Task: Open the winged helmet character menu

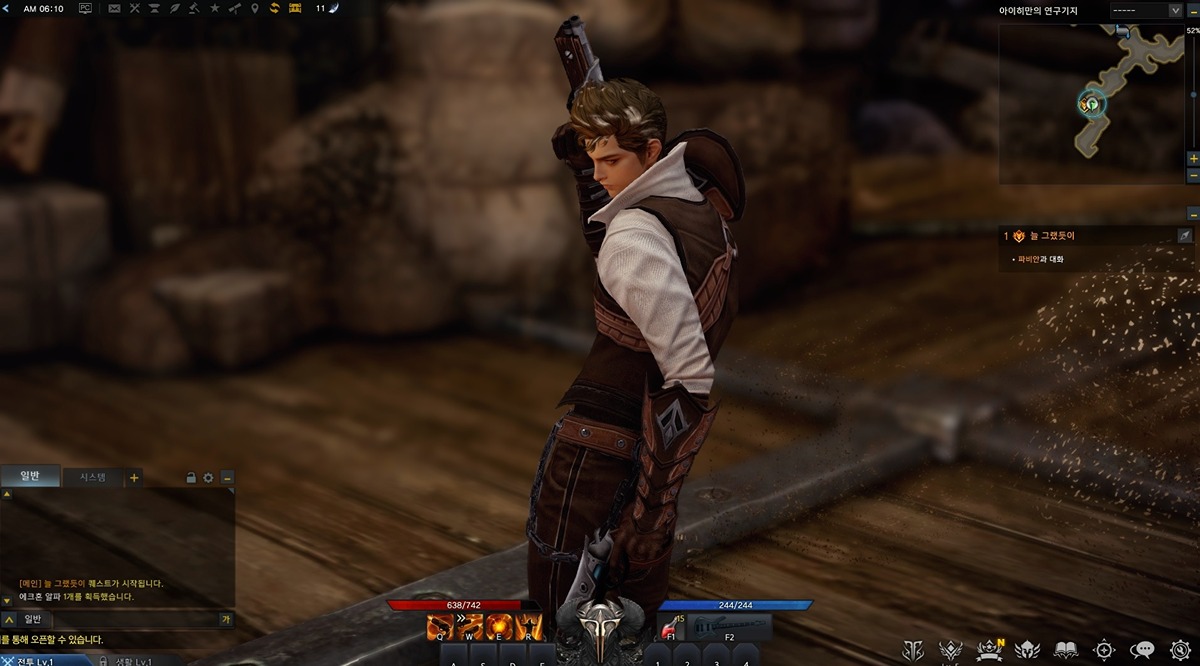Action: click(1028, 650)
